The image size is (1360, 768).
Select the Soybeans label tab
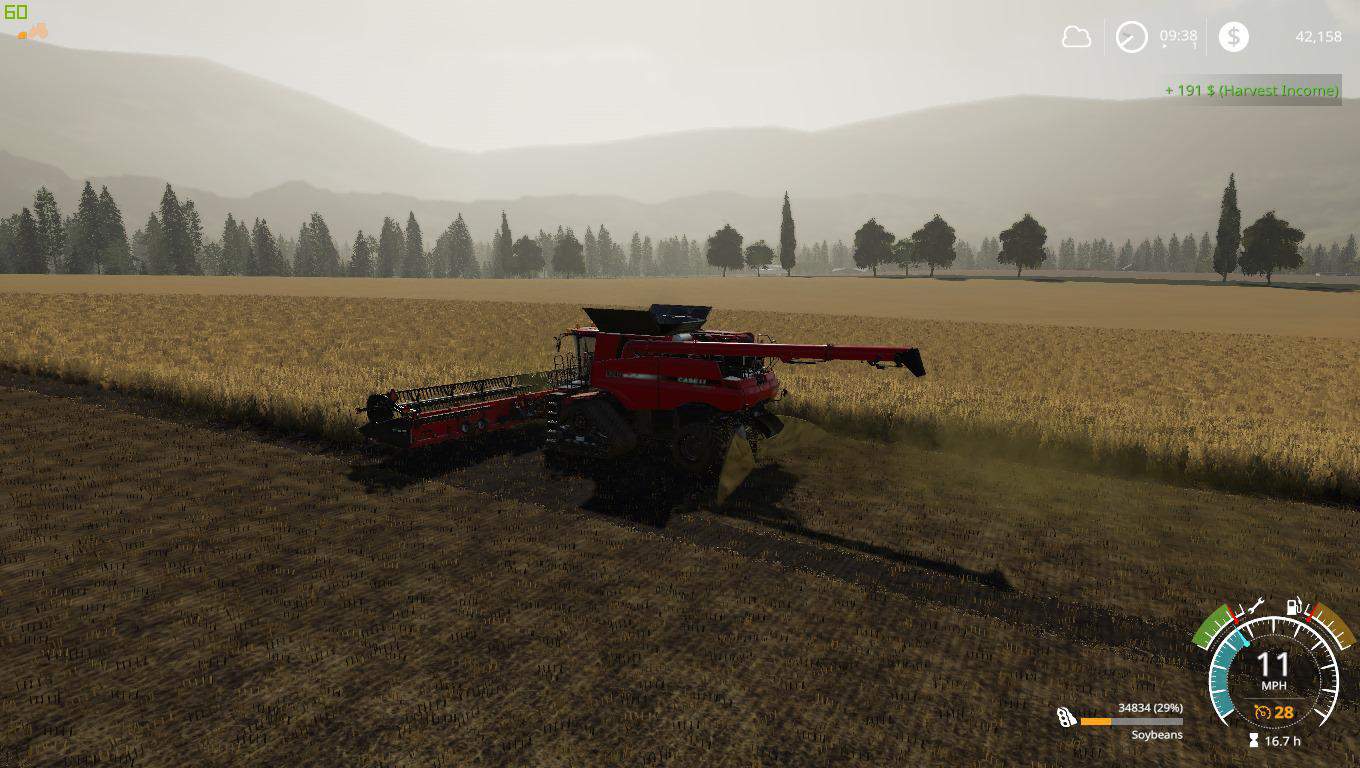point(1157,735)
